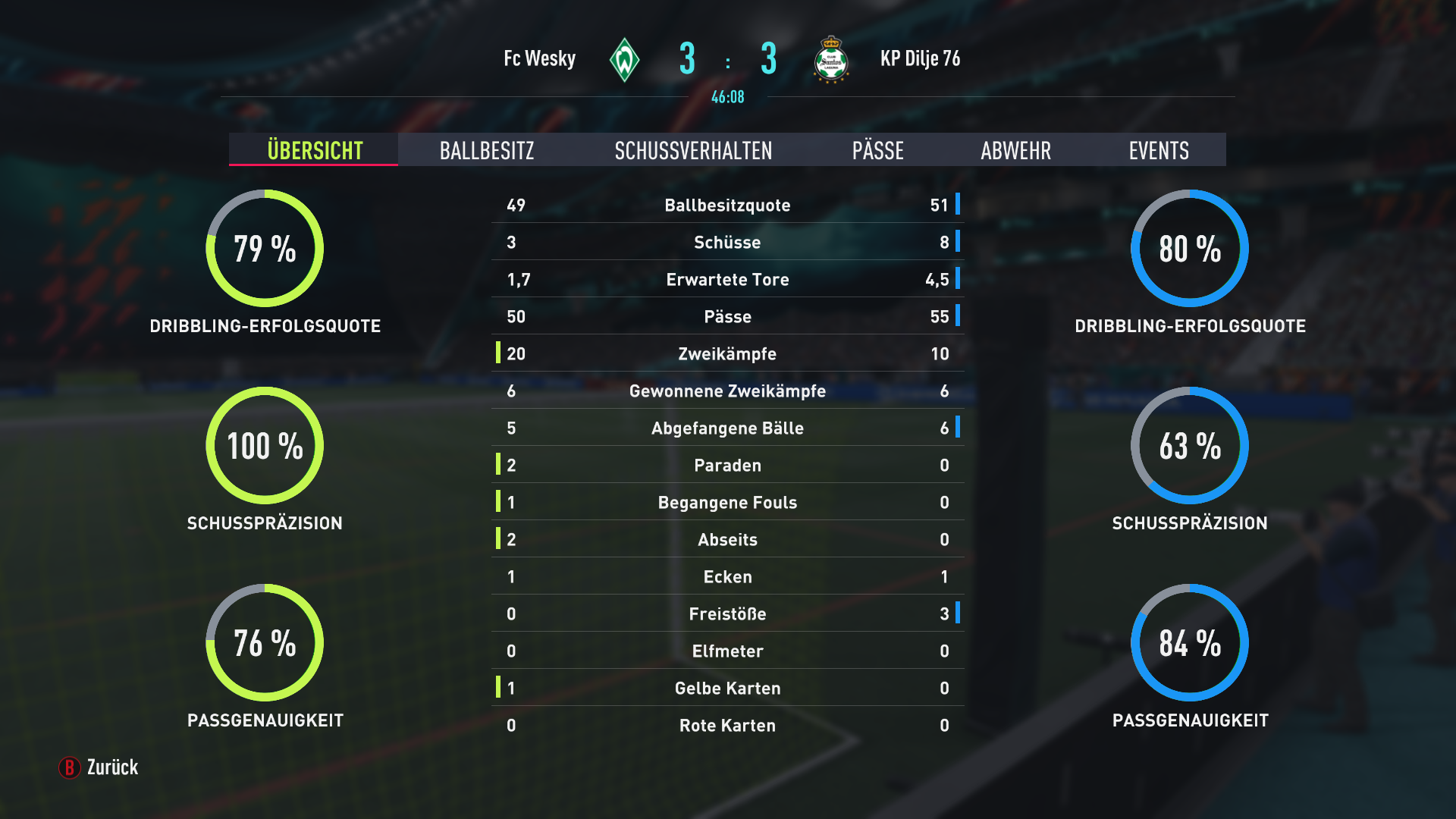The image size is (1456, 819).
Task: Open the Schussverhalten tab
Action: click(693, 150)
